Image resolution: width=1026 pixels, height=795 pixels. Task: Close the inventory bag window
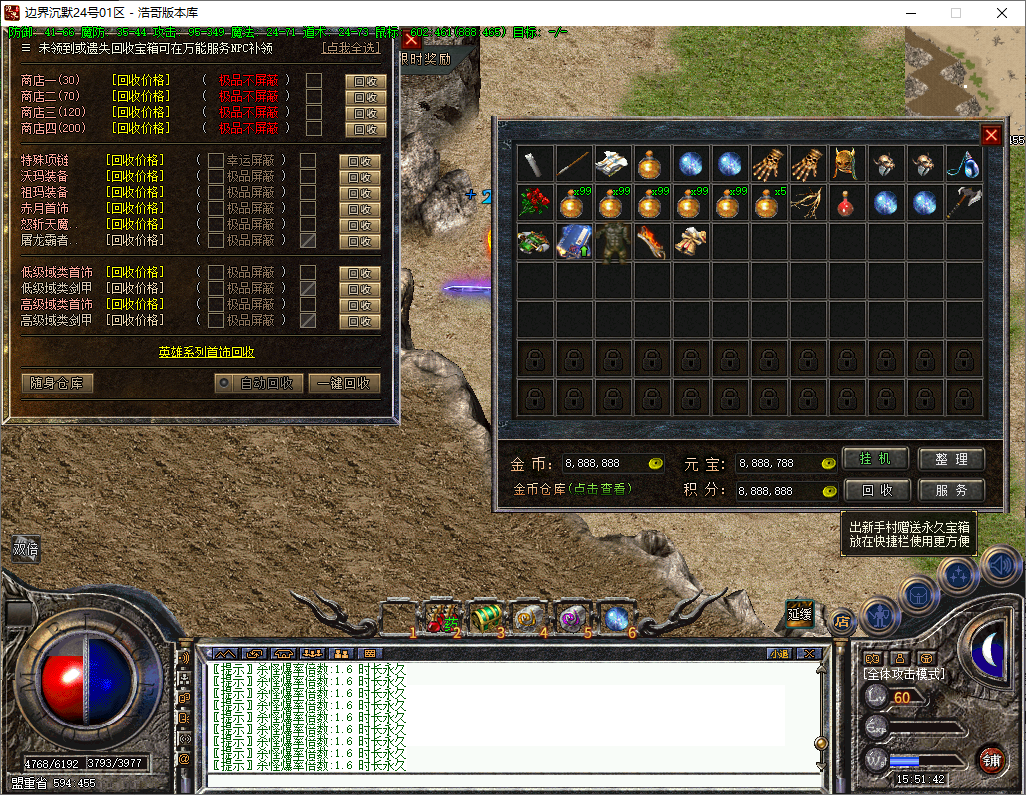[991, 136]
